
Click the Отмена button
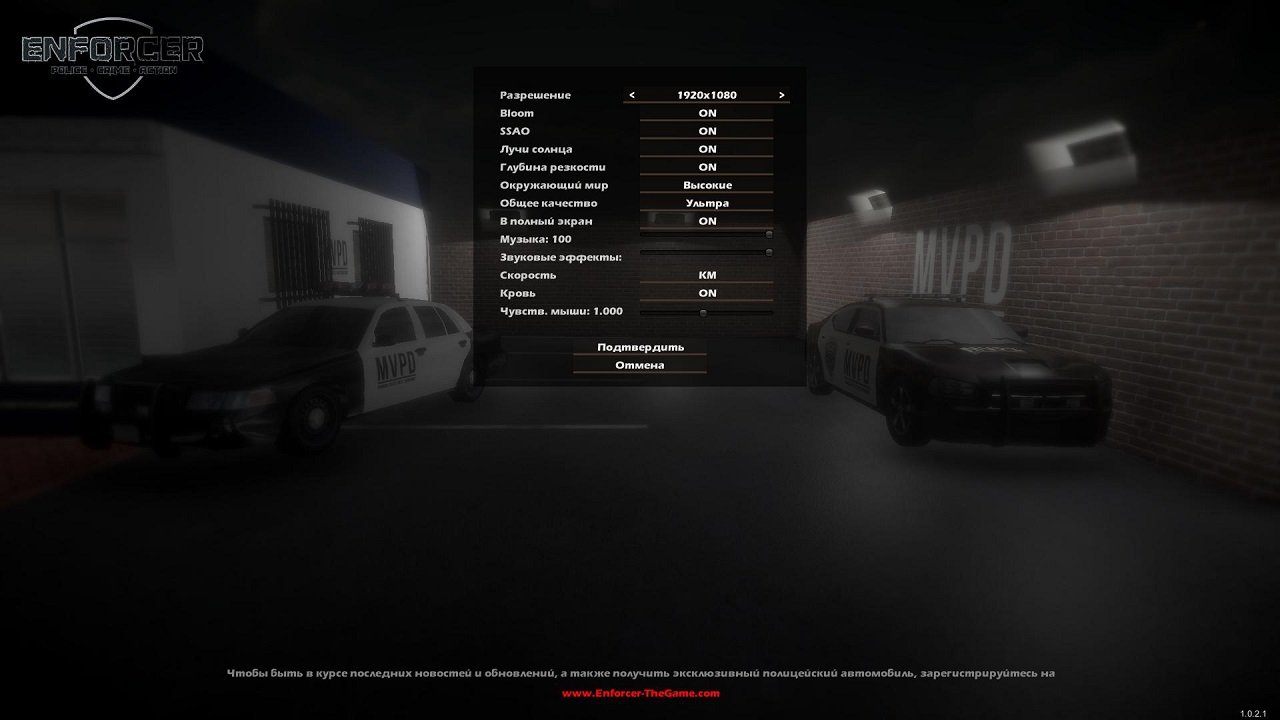pos(639,364)
